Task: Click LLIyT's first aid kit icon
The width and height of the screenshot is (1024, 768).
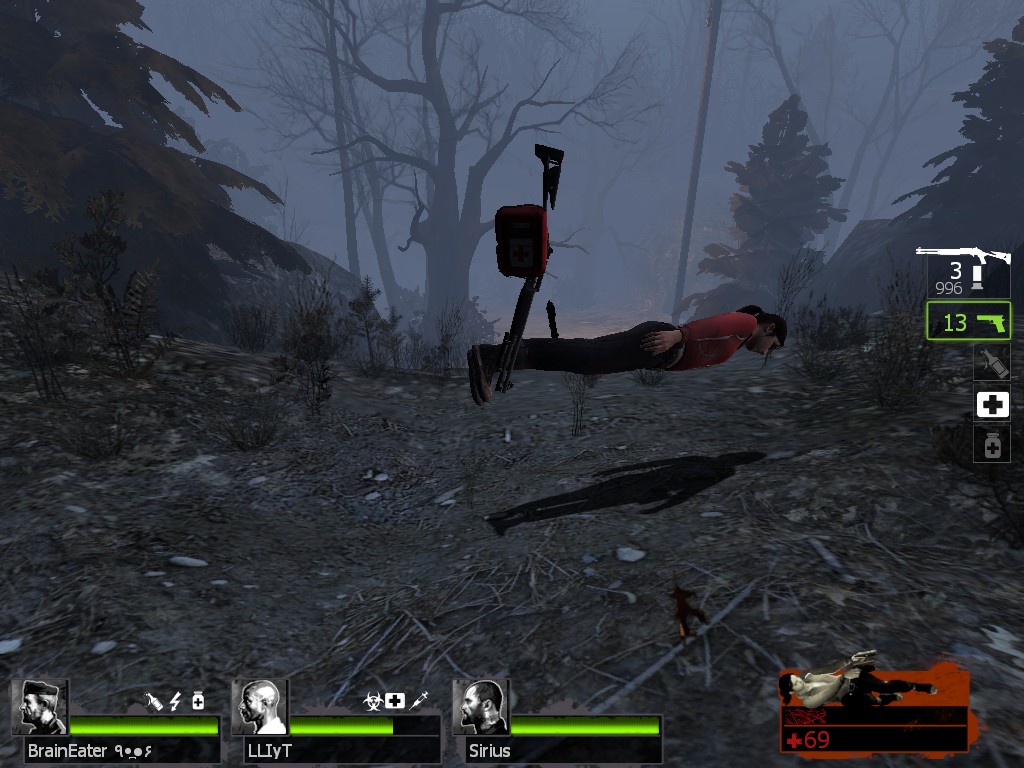Action: click(395, 701)
